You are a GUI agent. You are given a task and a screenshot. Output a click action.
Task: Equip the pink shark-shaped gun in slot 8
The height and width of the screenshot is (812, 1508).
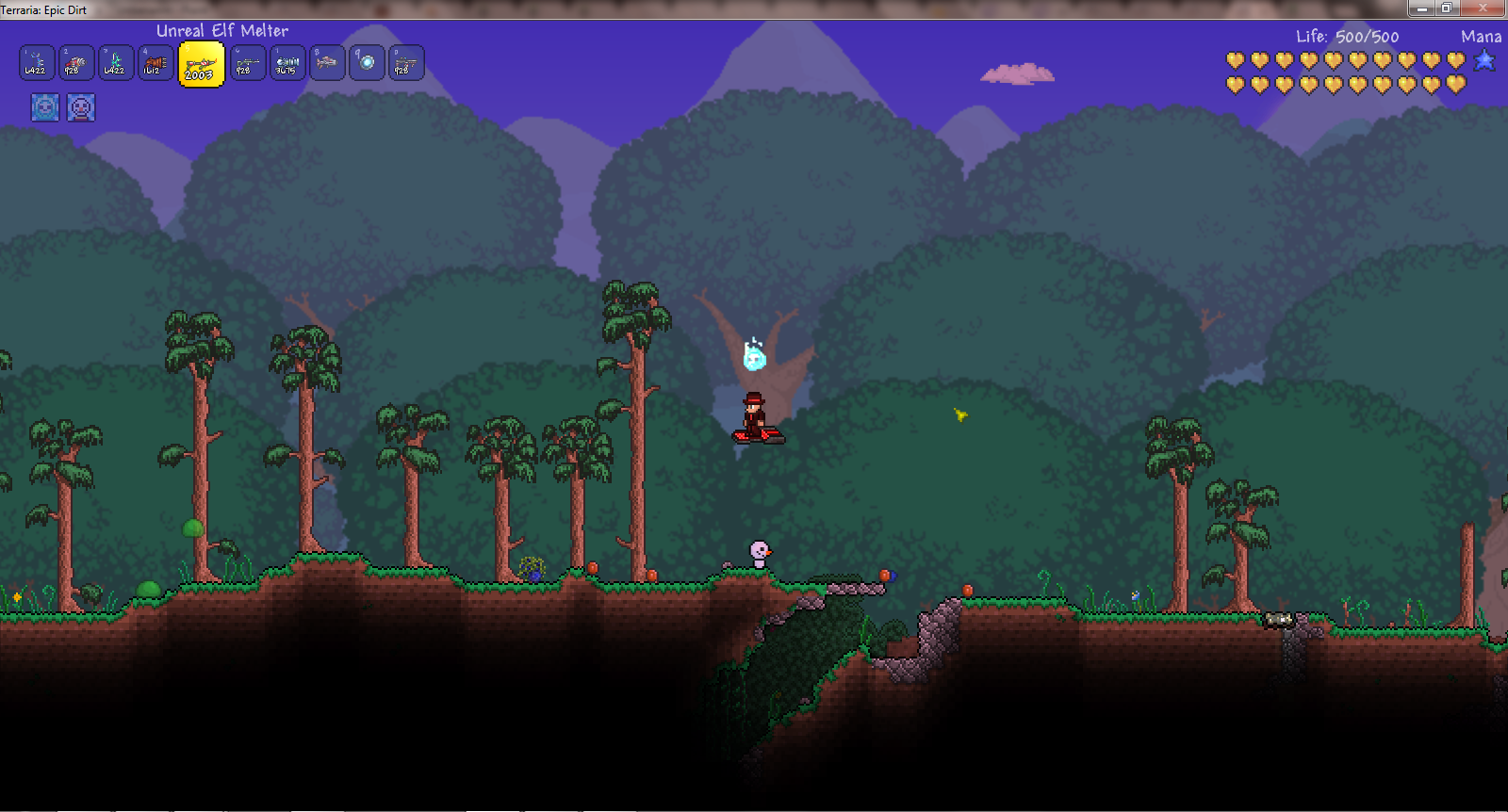pyautogui.click(x=327, y=63)
